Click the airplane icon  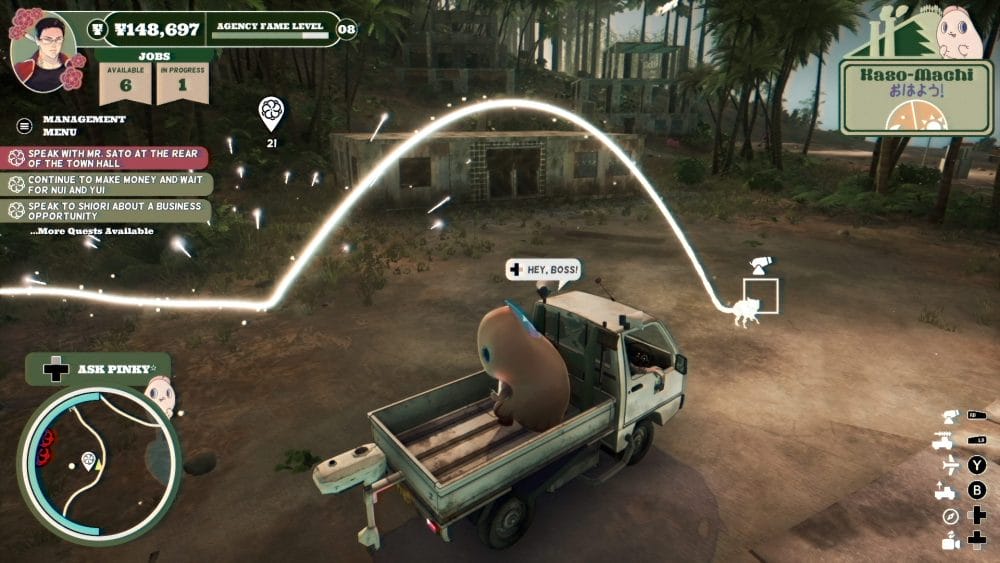950,465
